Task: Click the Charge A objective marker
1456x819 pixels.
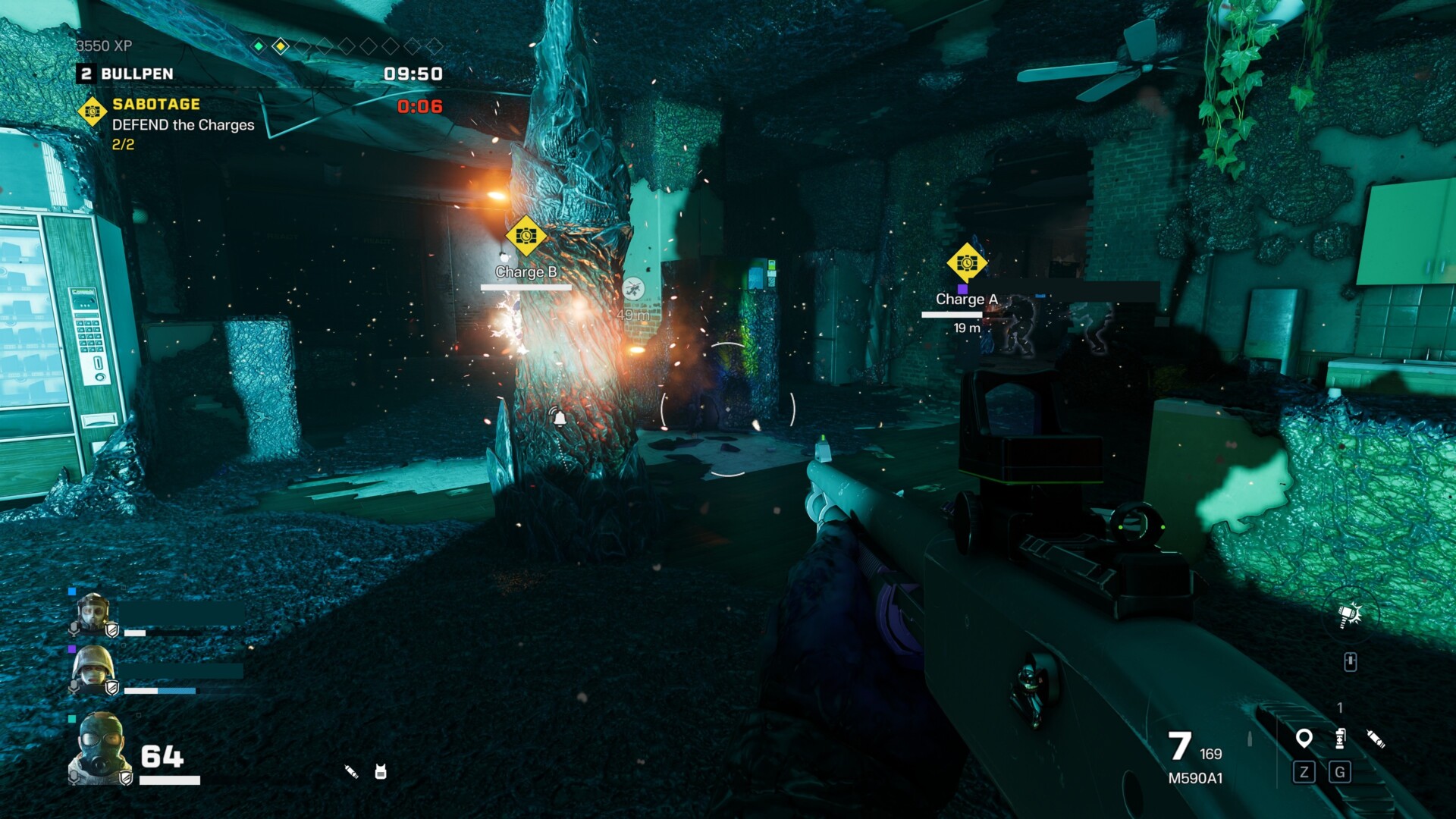Action: pyautogui.click(x=966, y=263)
